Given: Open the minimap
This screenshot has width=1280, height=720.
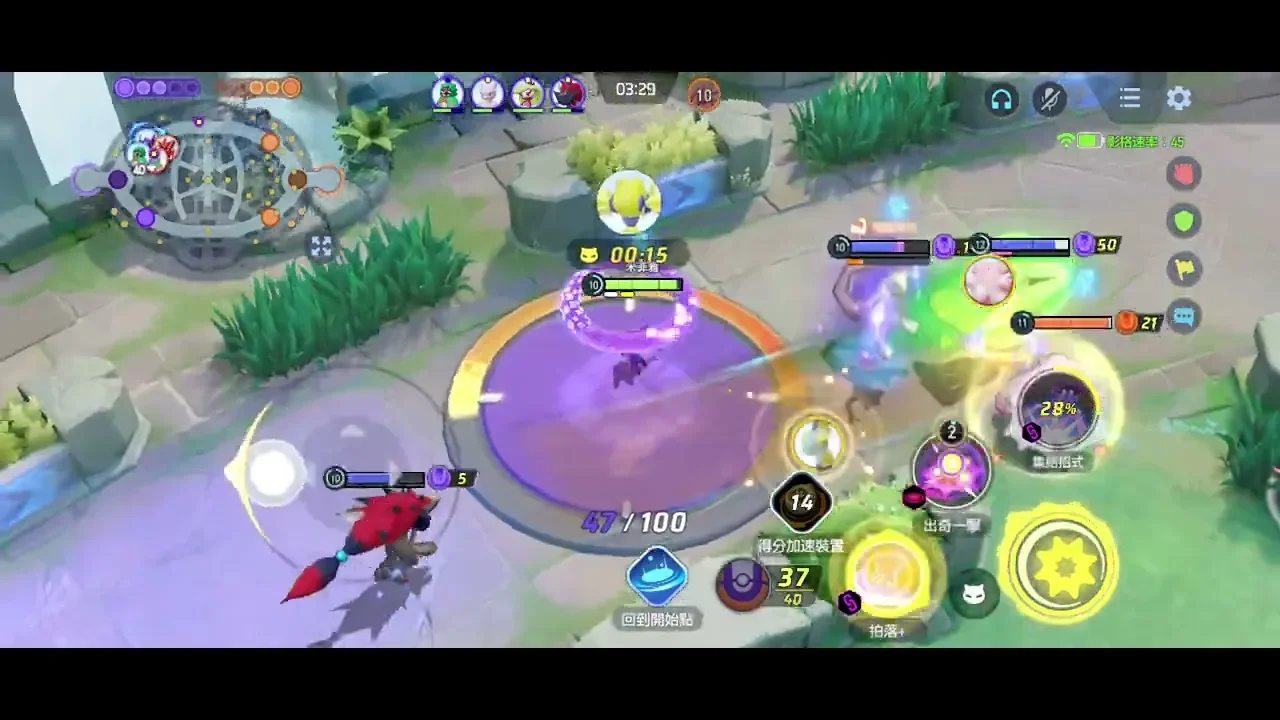Looking at the screenshot, I should tap(208, 180).
